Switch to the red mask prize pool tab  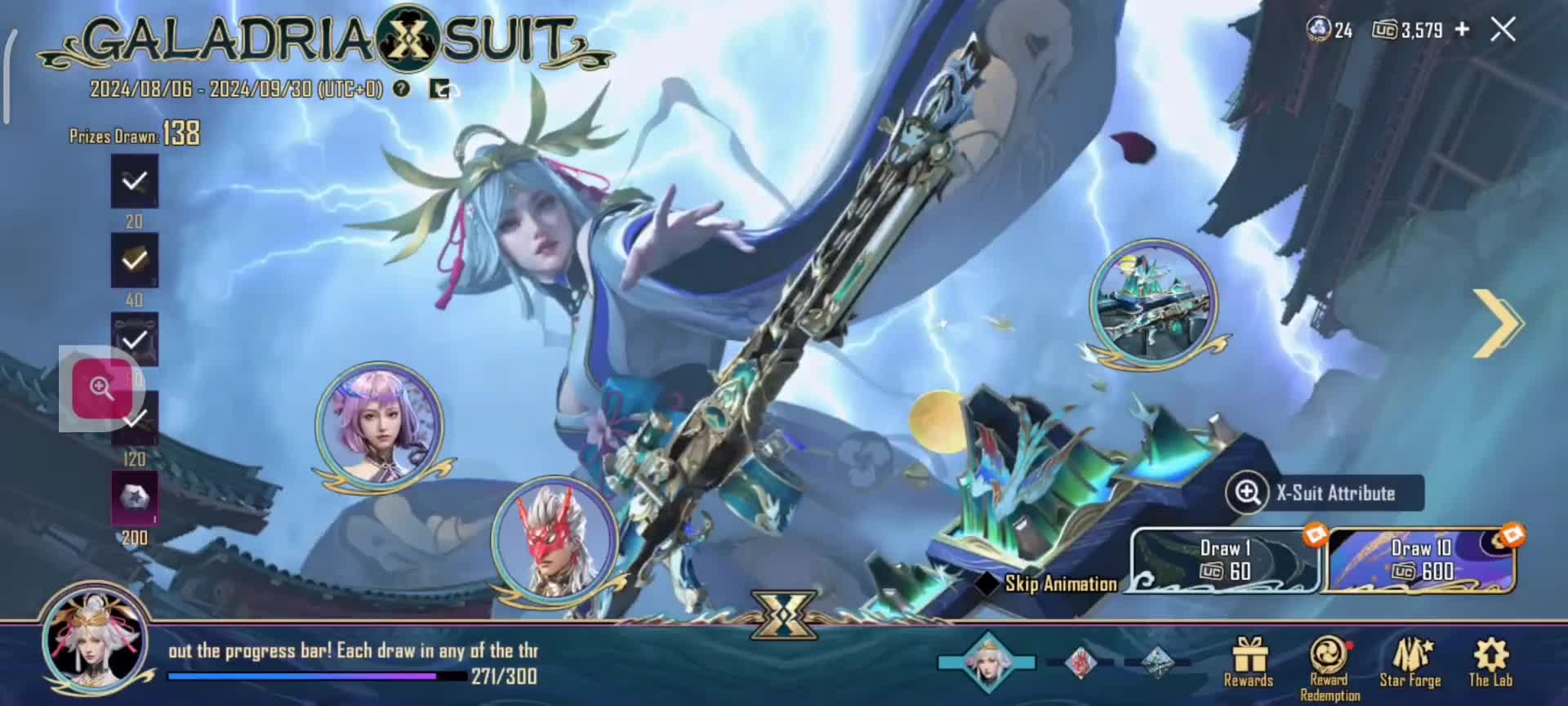point(1080,662)
